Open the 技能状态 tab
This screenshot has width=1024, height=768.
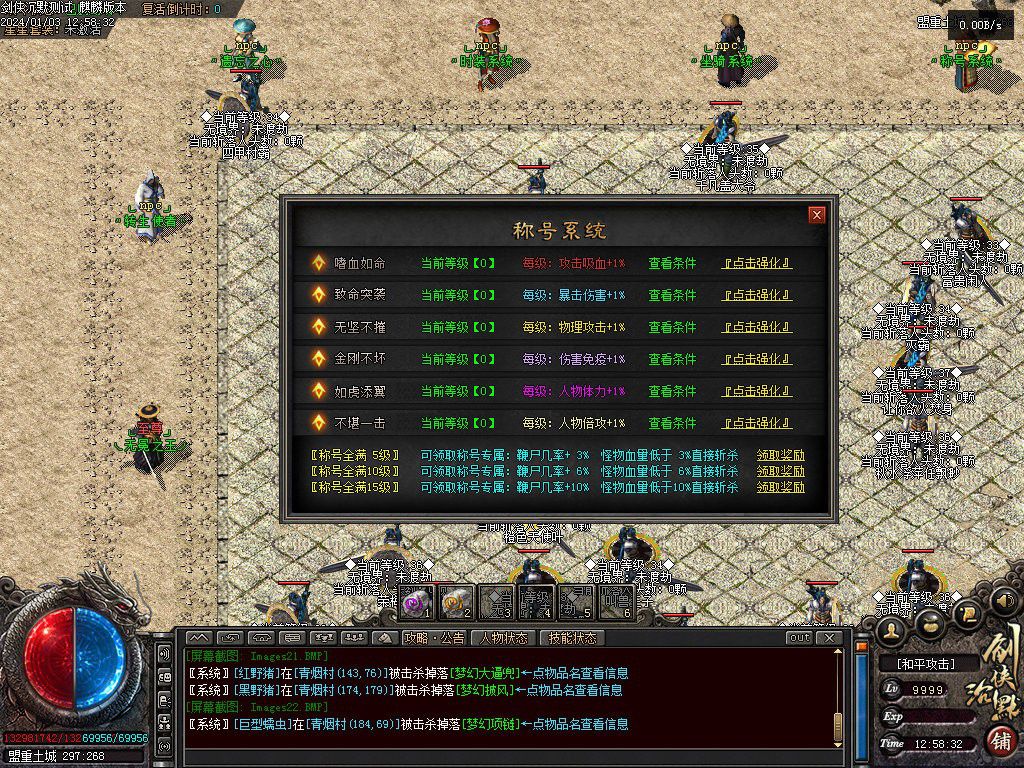[573, 638]
